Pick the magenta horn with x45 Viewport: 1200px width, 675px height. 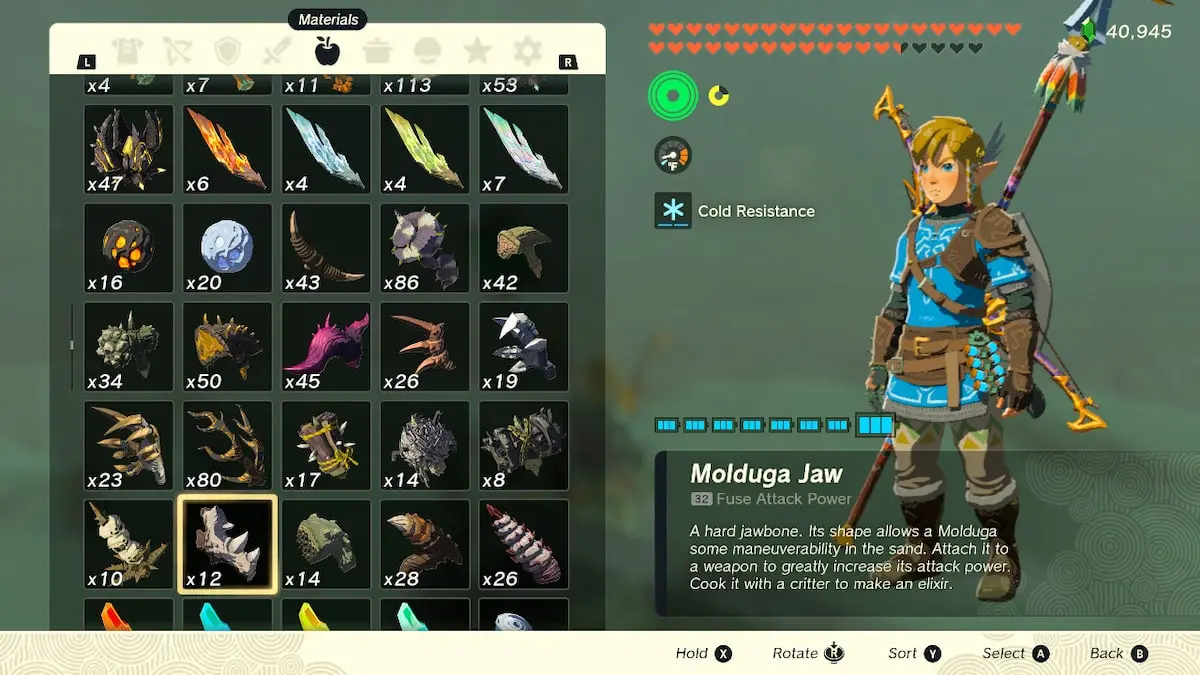pyautogui.click(x=326, y=346)
